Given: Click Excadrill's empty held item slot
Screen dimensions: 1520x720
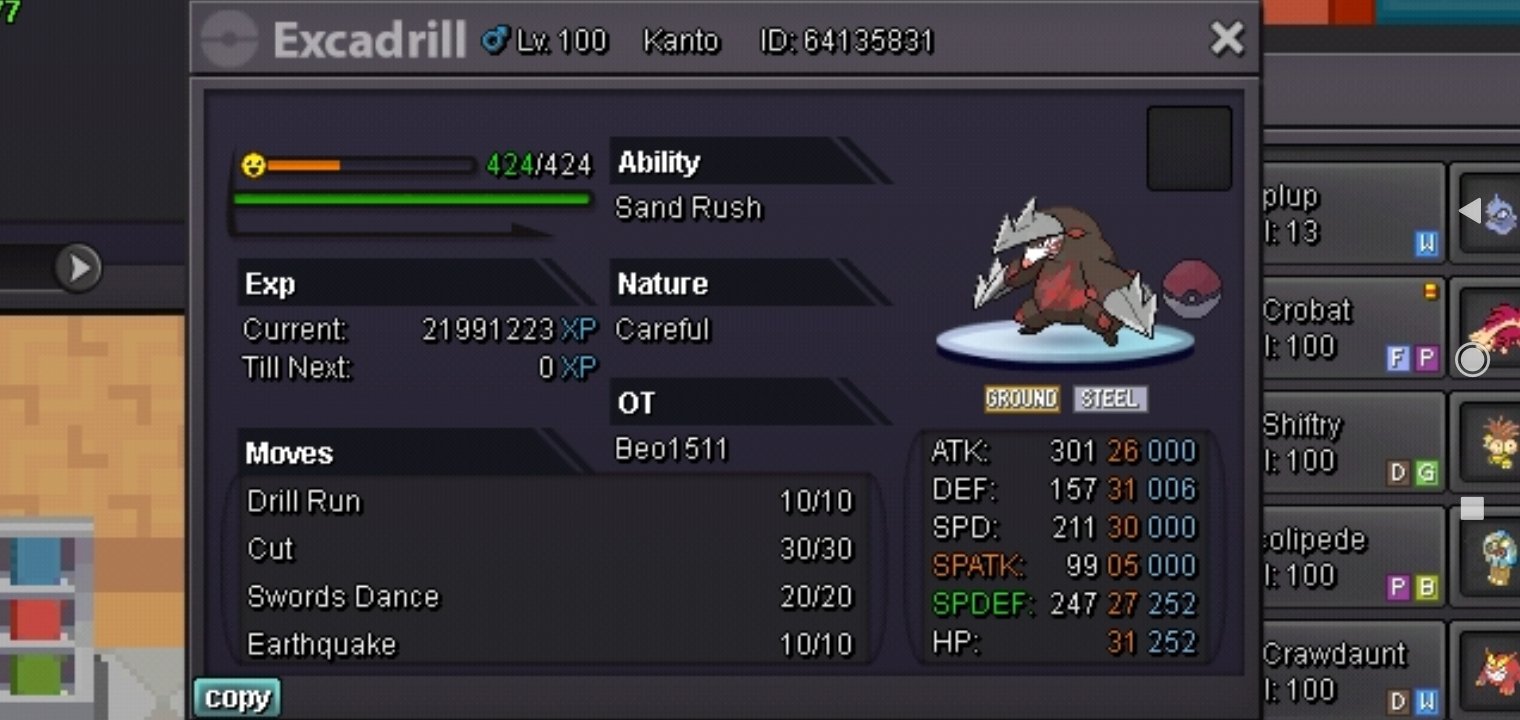Looking at the screenshot, I should click(1188, 148).
